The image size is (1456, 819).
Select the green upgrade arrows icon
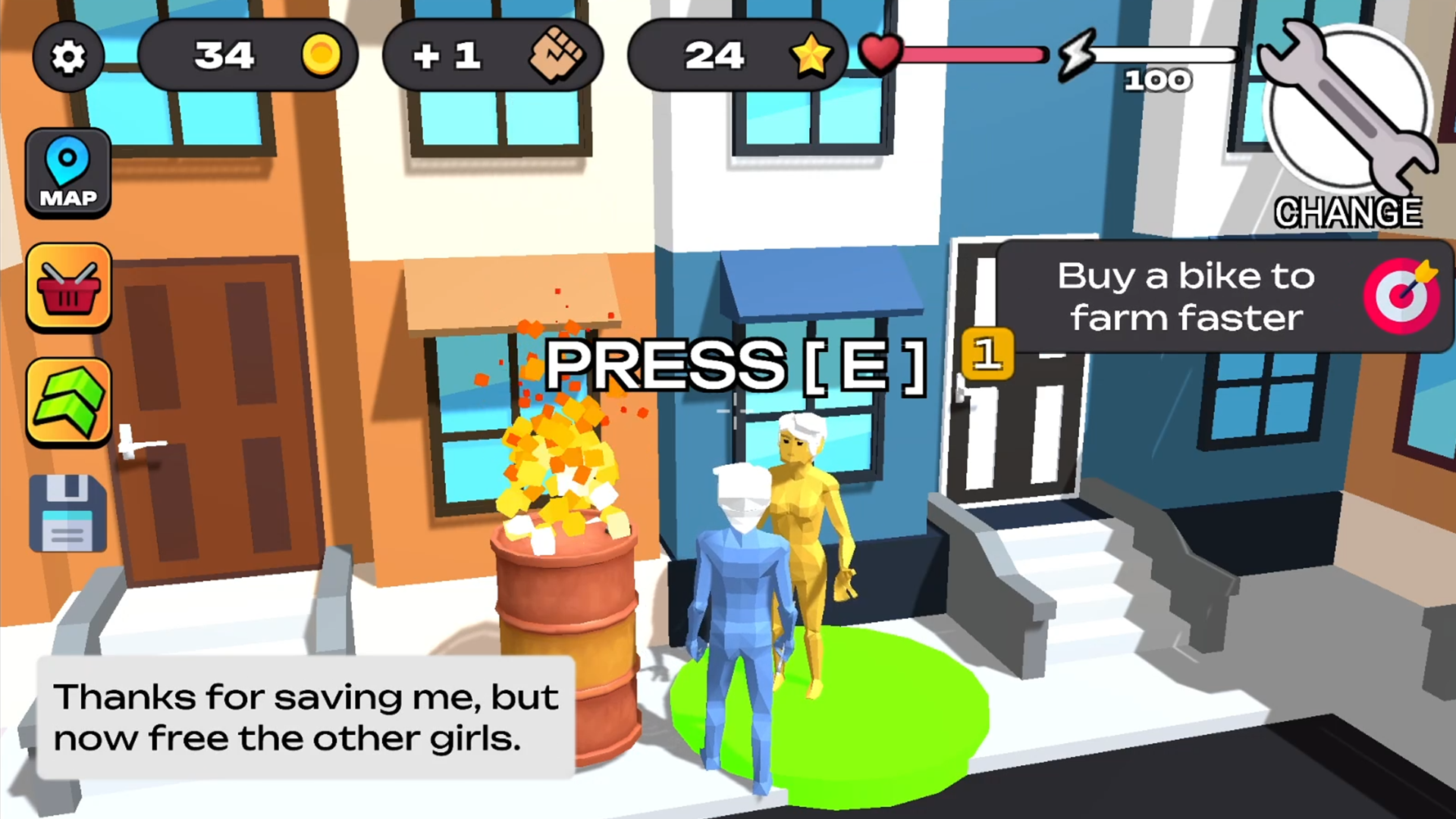pos(68,400)
